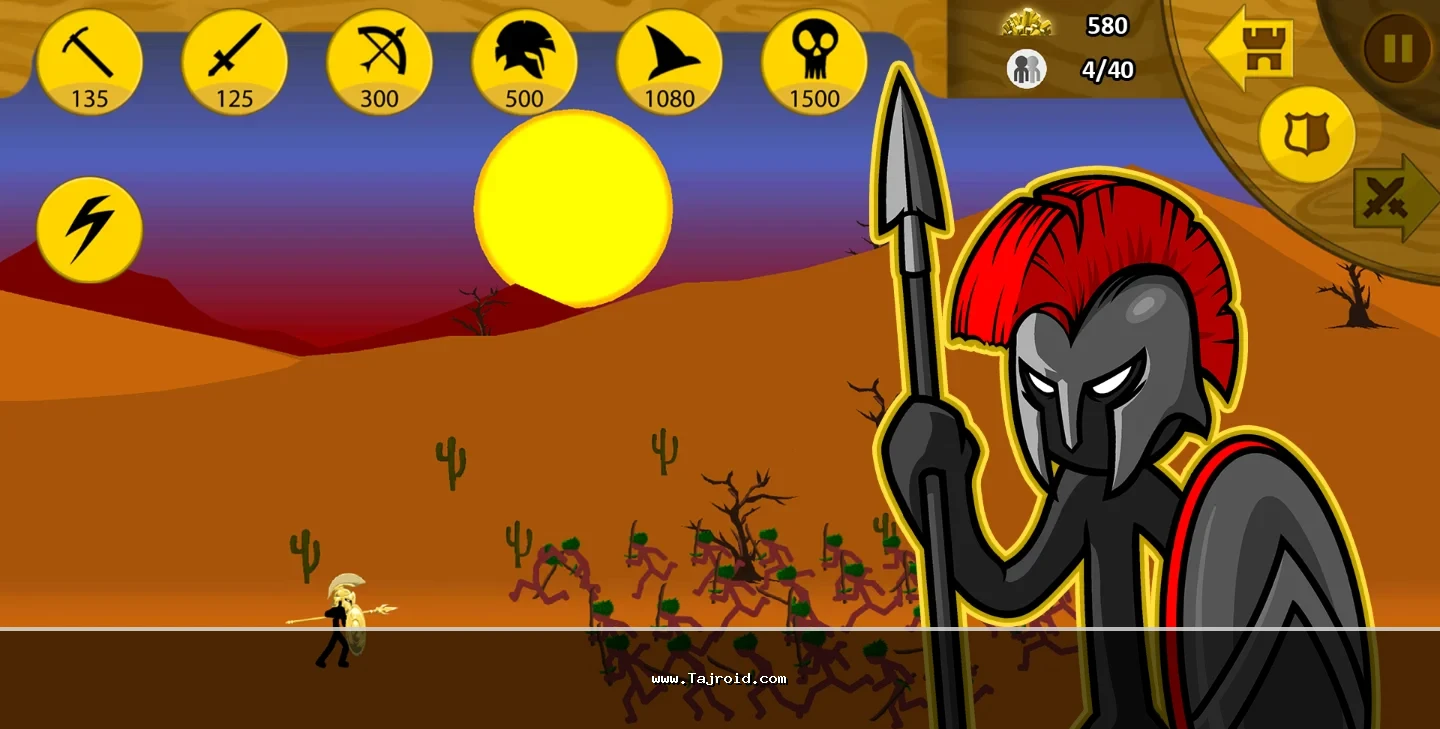
Task: Recruit an Archidon with the bow icon
Action: coord(380,62)
